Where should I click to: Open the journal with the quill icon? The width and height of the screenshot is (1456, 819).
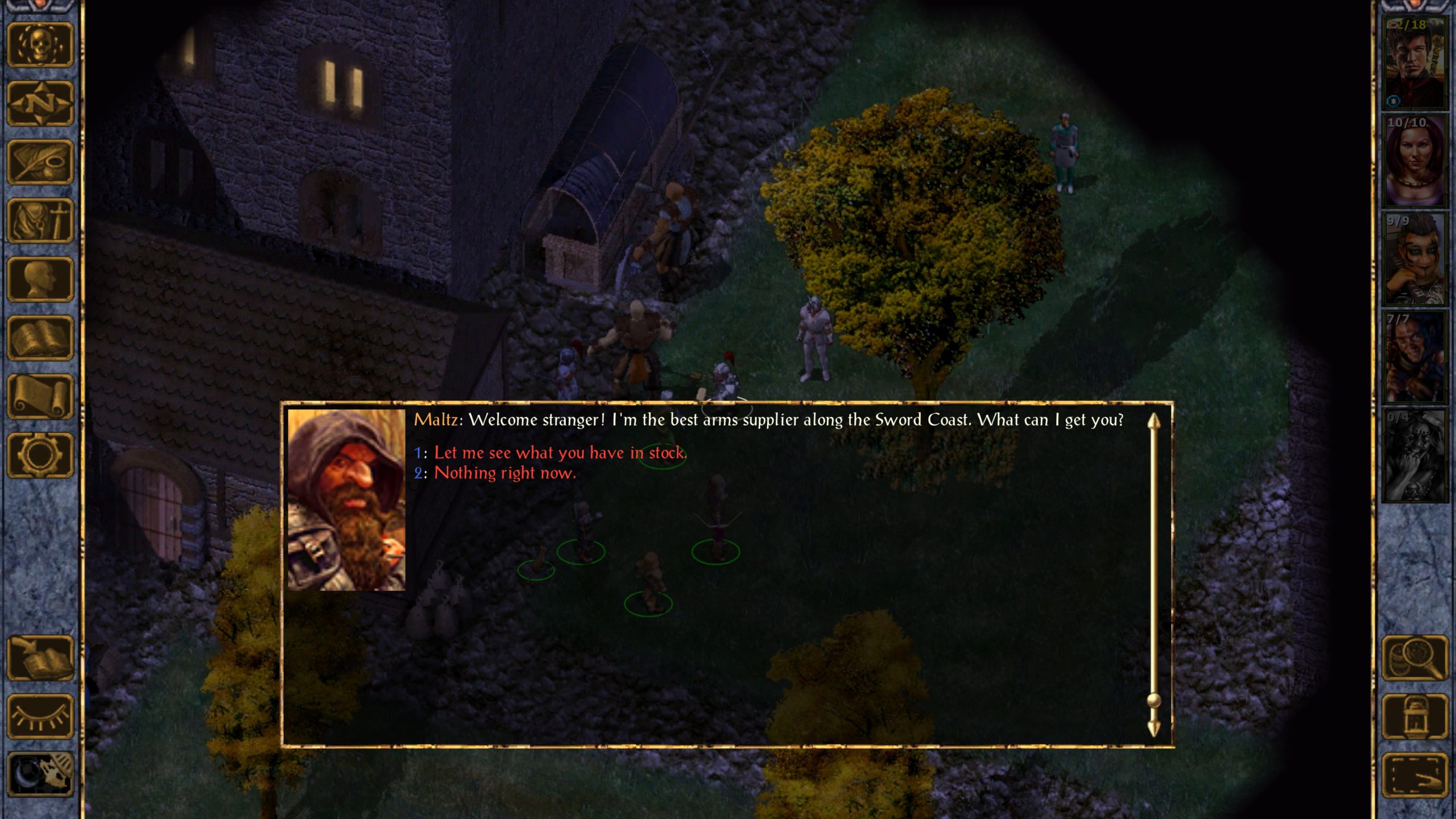[40, 163]
